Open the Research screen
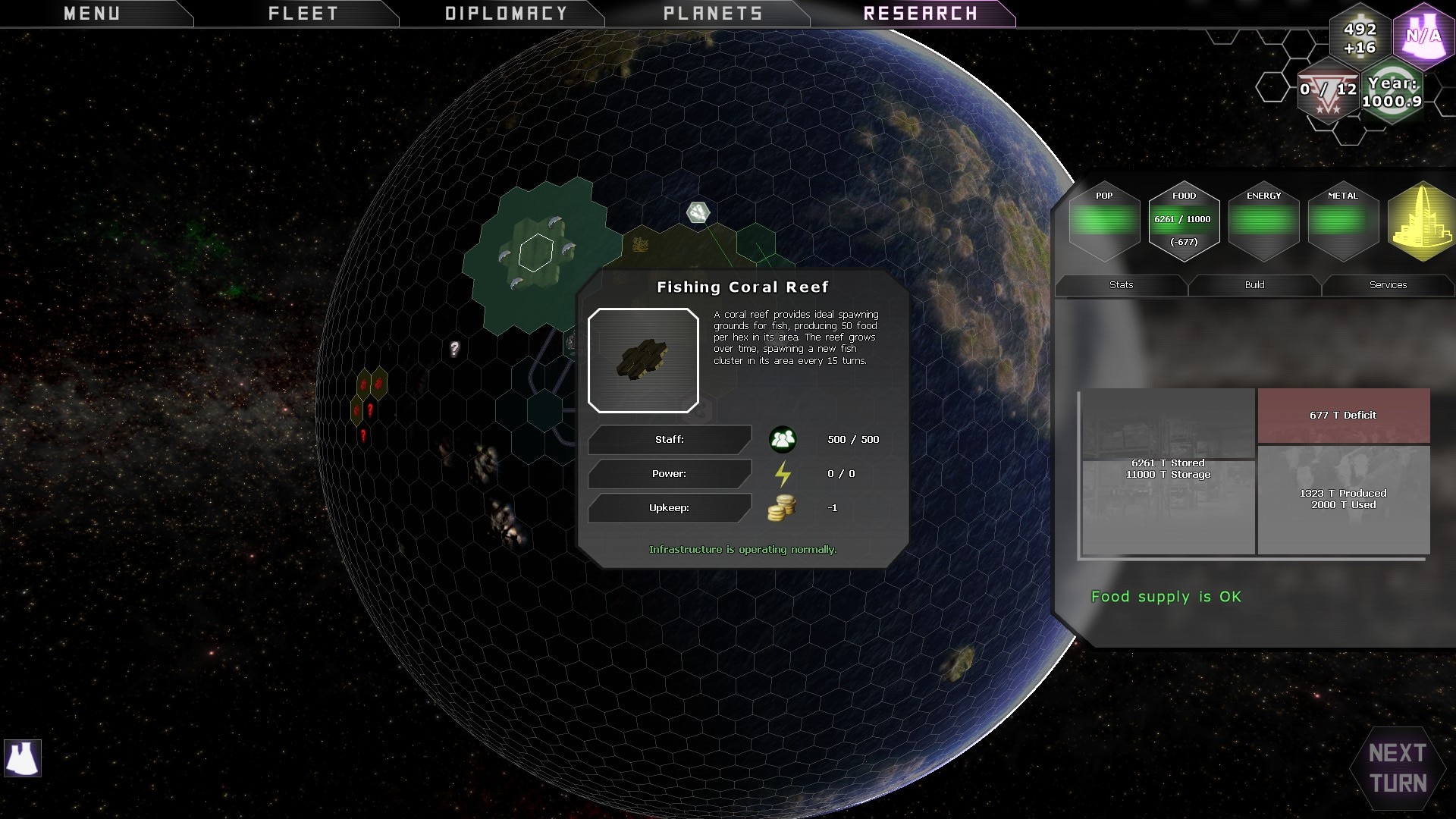The image size is (1456, 819). (x=921, y=14)
